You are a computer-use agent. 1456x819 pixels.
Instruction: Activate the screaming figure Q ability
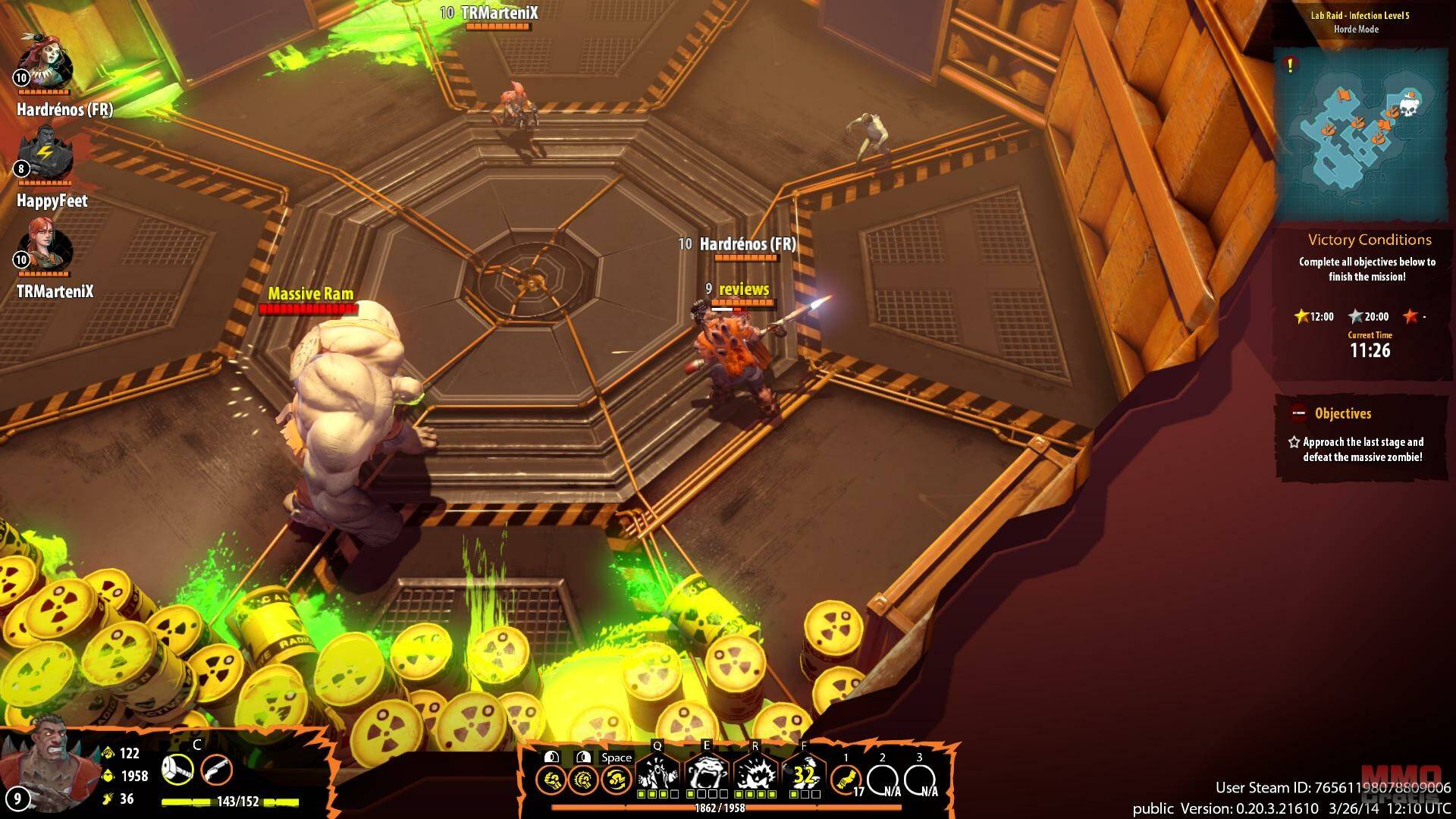click(x=657, y=775)
